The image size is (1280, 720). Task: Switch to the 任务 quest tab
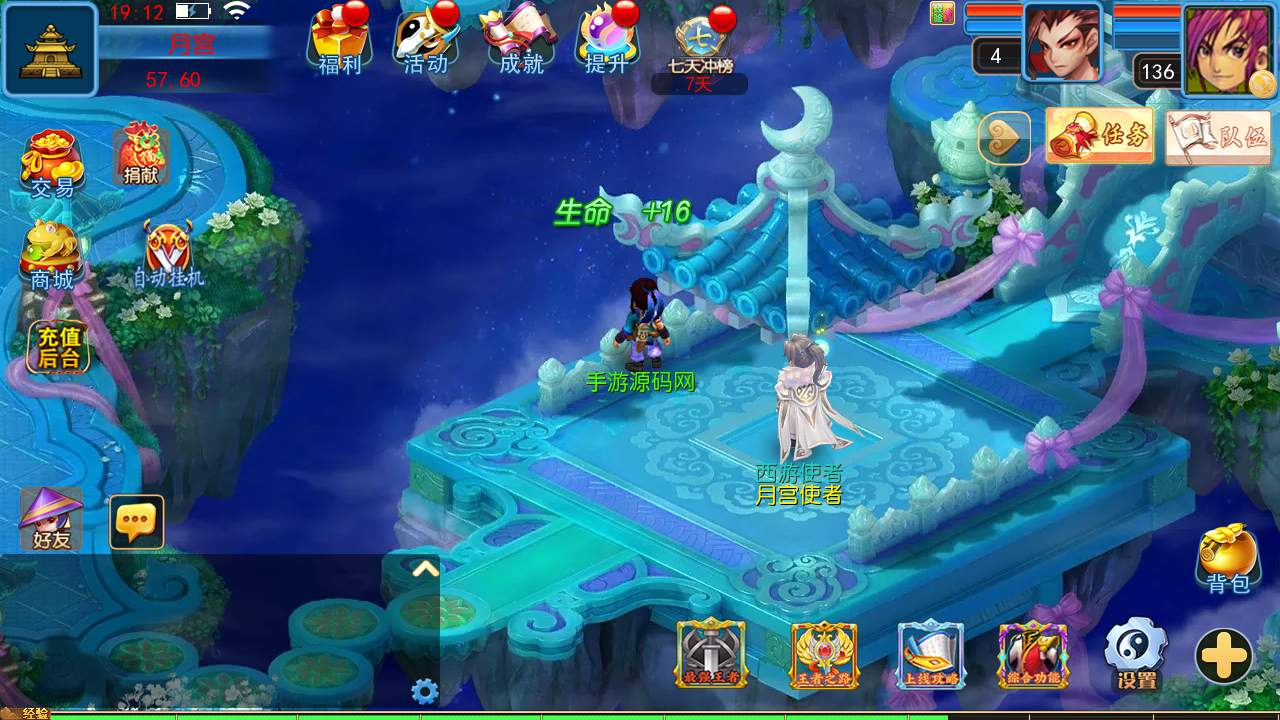click(1100, 136)
